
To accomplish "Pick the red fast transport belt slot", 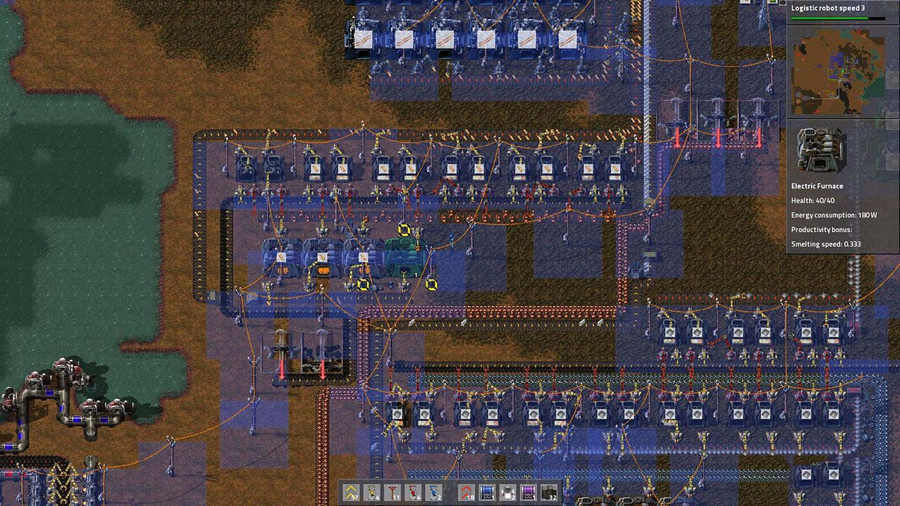I will pos(466,491).
